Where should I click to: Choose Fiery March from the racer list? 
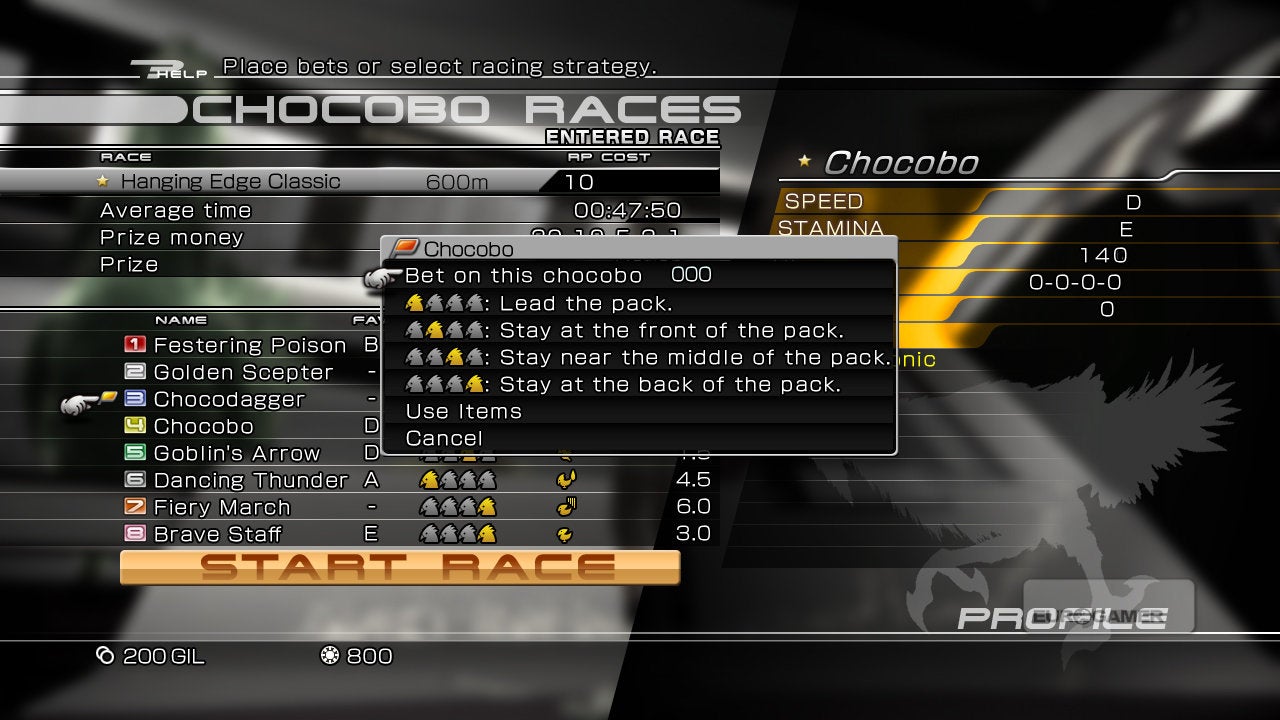222,507
